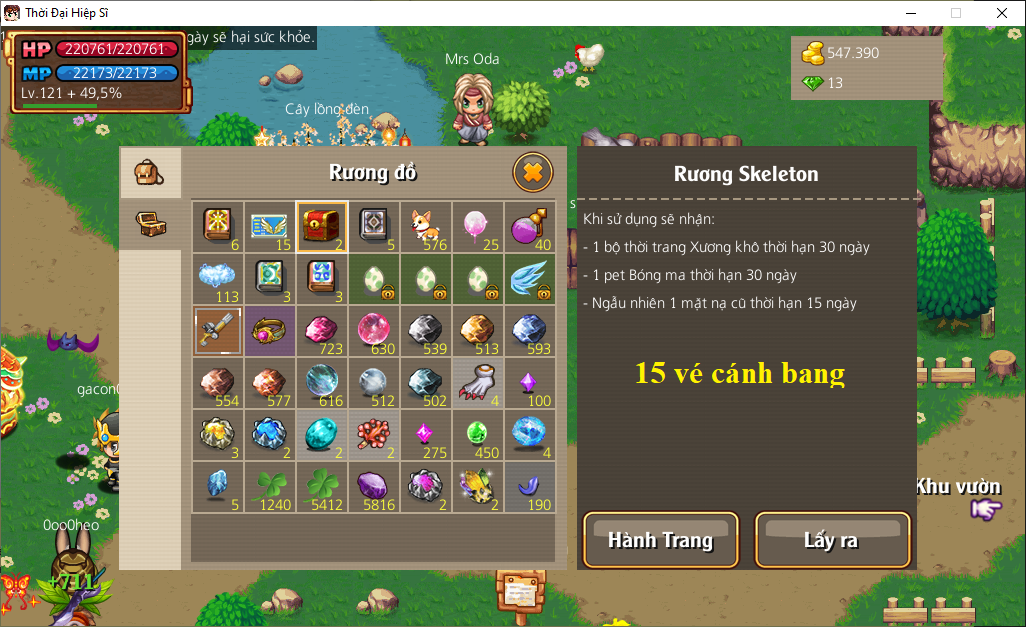Screen dimensions: 1026x627
Task: Select the purple gem stack of 5816
Action: [374, 487]
